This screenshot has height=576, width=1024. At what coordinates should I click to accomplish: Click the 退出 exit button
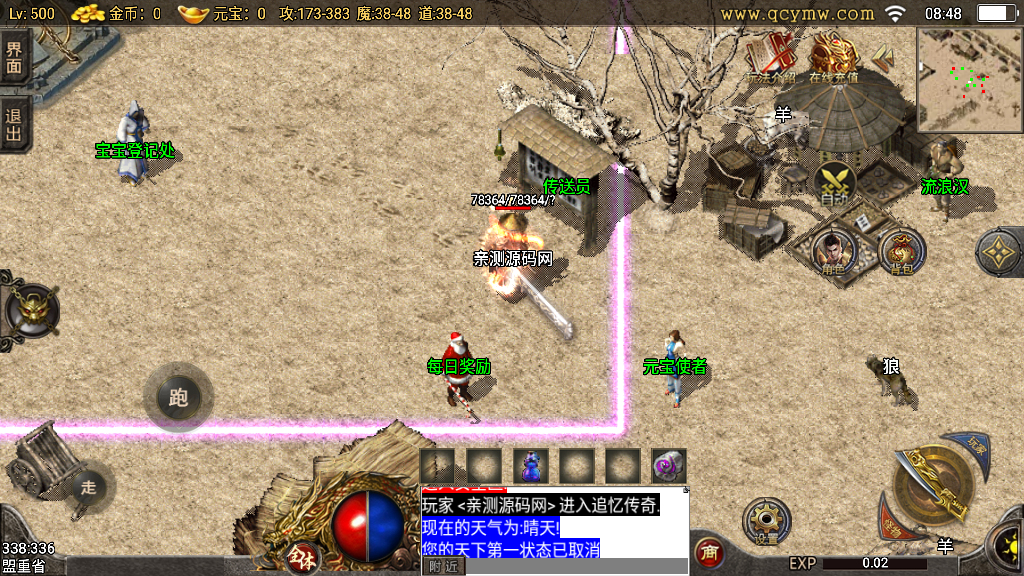(x=14, y=123)
